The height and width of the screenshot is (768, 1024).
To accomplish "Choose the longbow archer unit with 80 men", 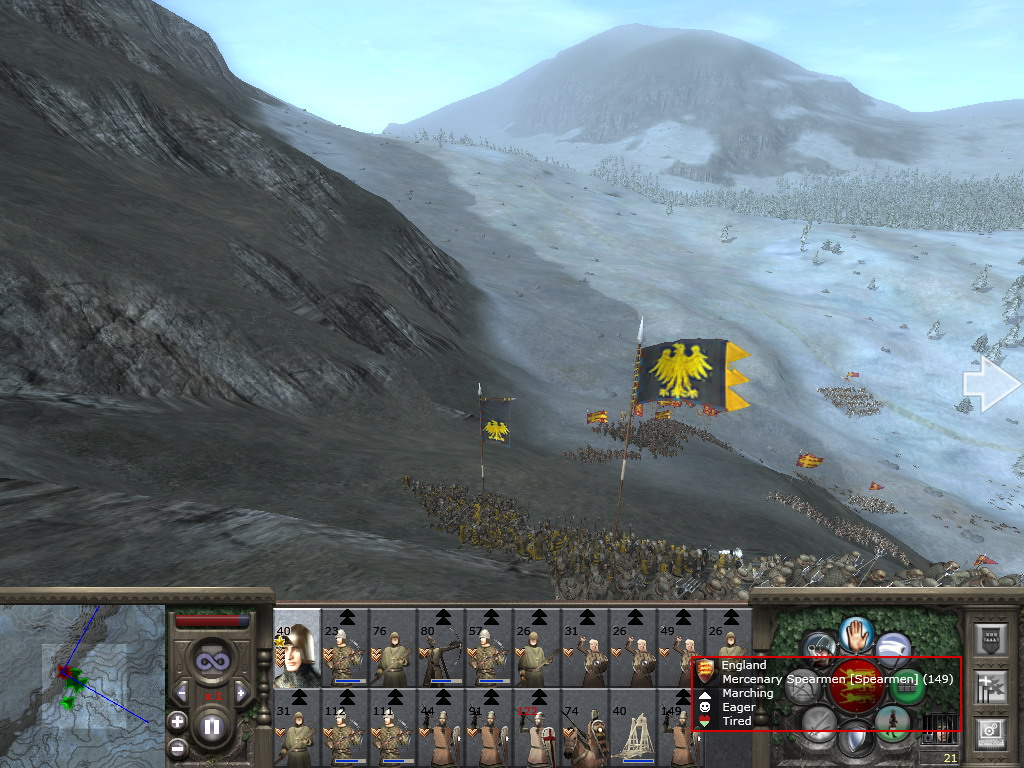I will pyautogui.click(x=441, y=647).
